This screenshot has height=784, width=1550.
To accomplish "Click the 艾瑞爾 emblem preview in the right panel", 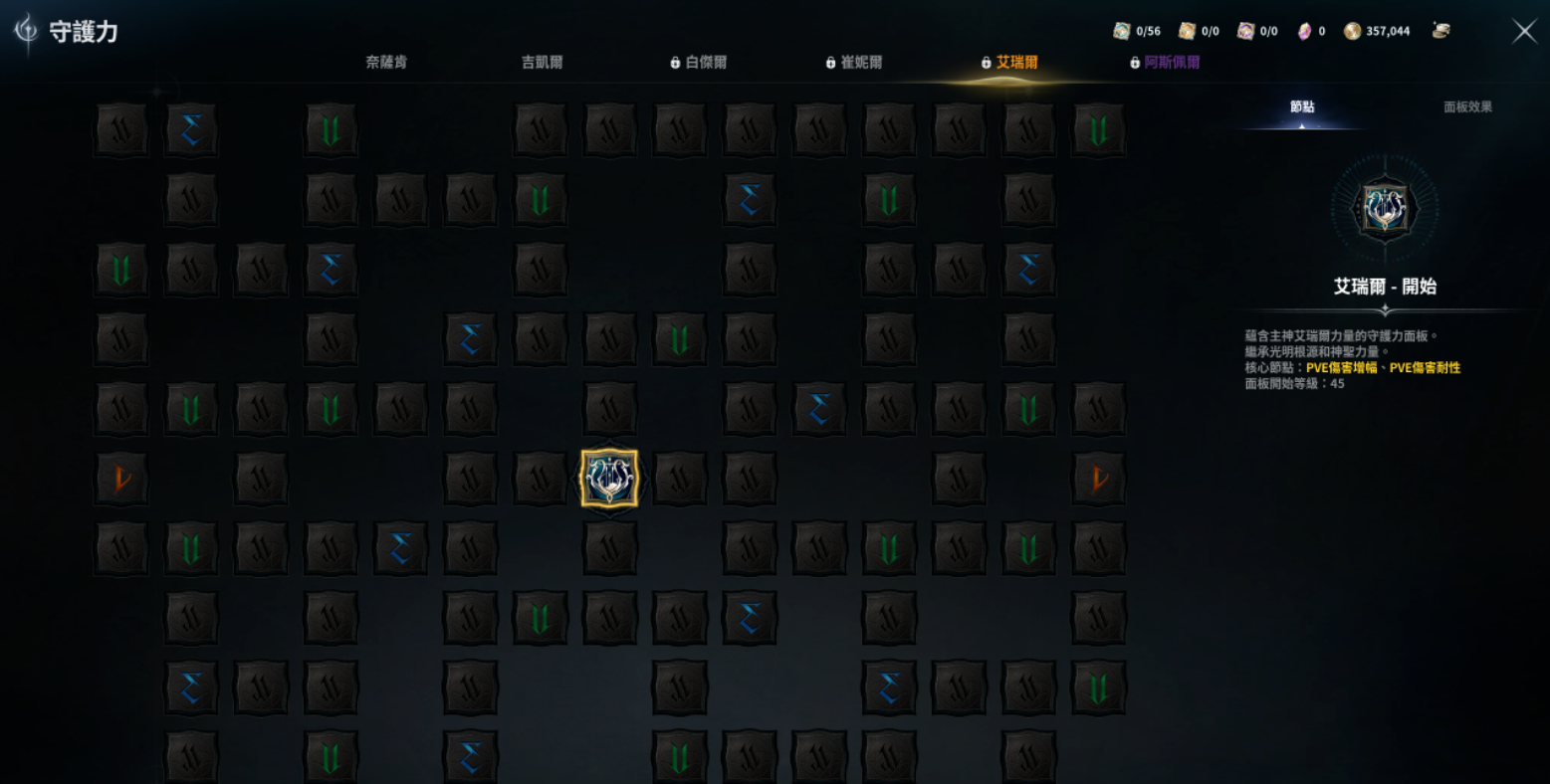I will click(x=1385, y=209).
